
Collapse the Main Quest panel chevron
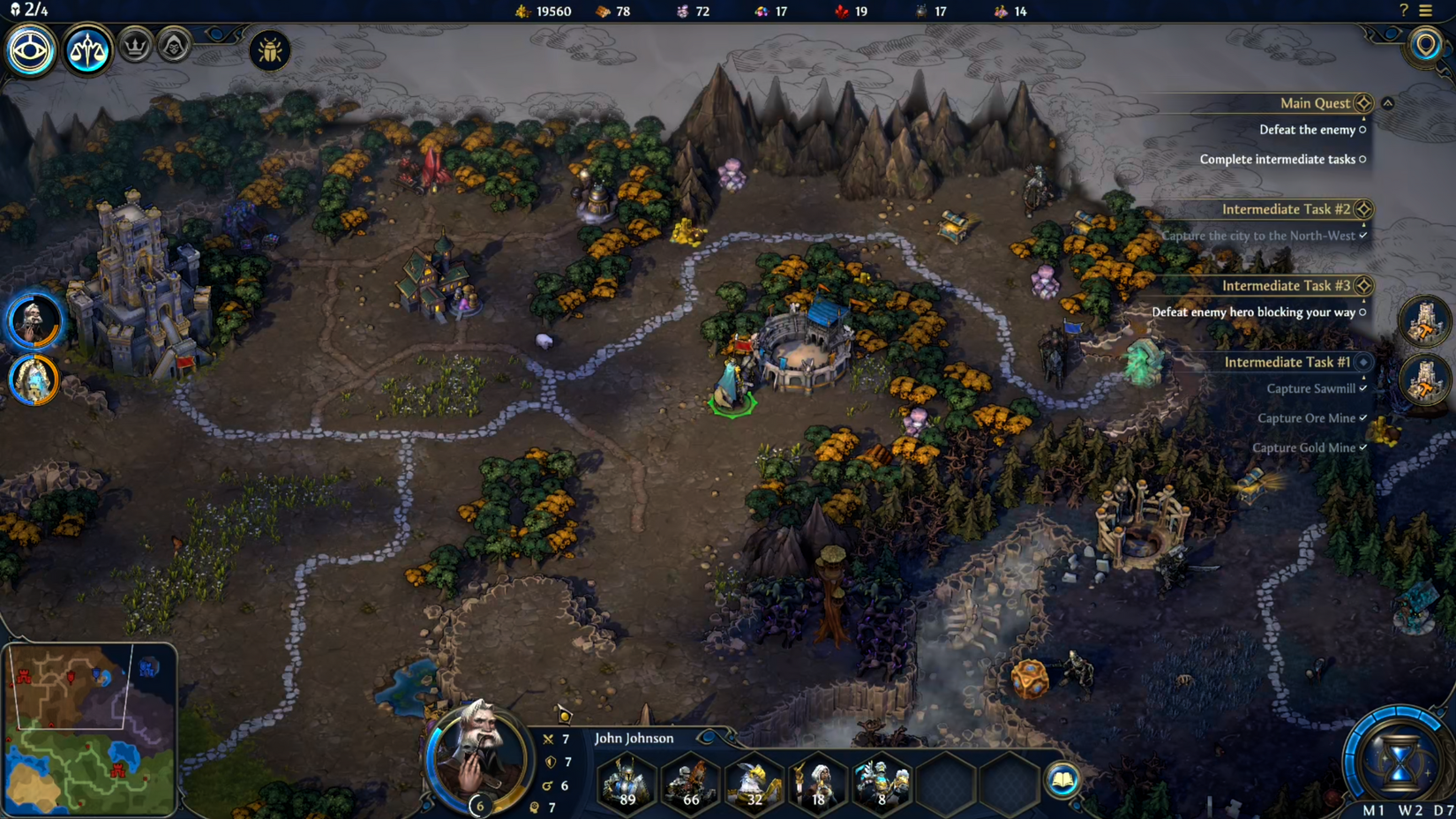pos(1387,102)
